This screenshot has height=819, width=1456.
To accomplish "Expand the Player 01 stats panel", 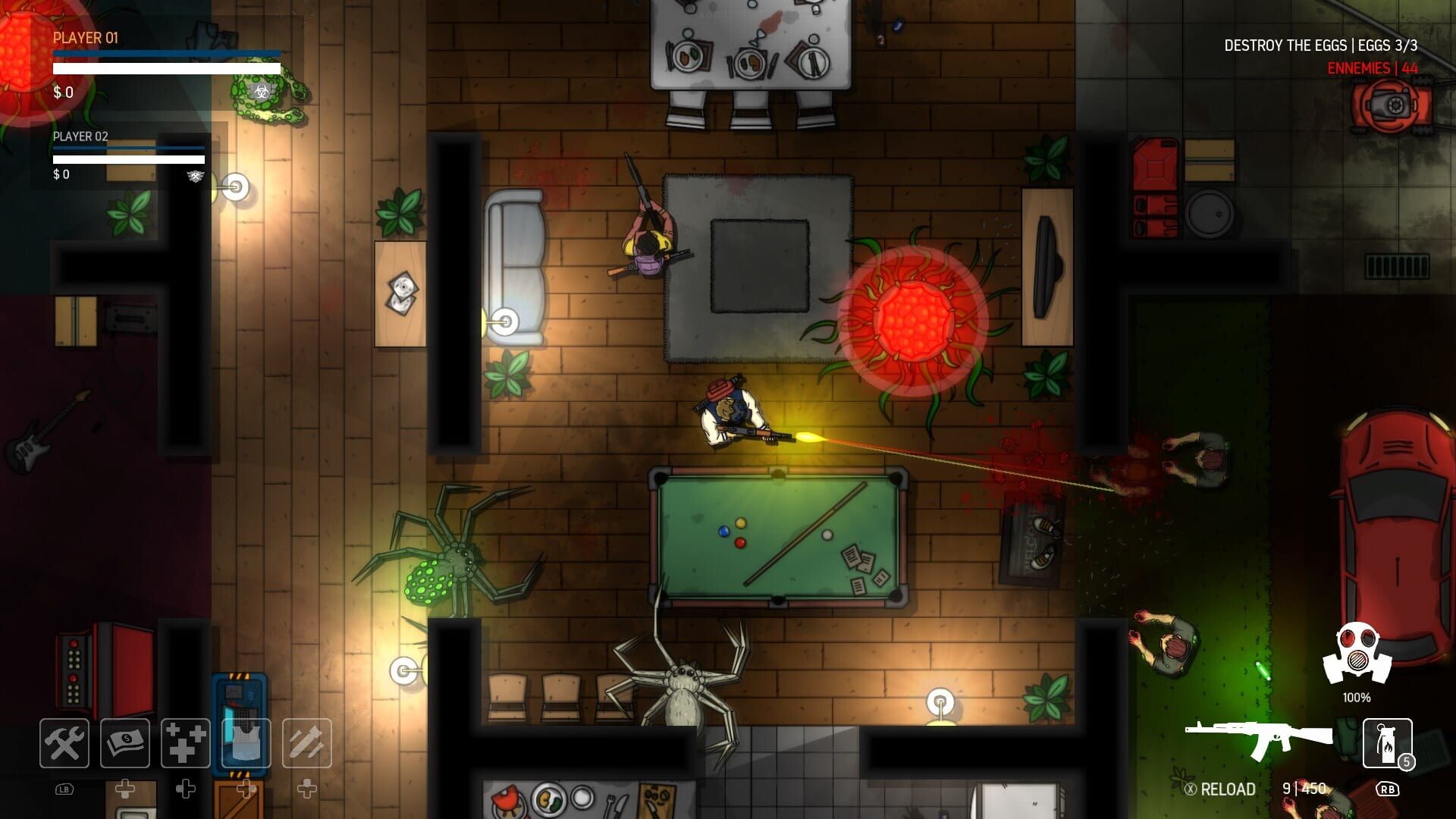I will [87, 38].
